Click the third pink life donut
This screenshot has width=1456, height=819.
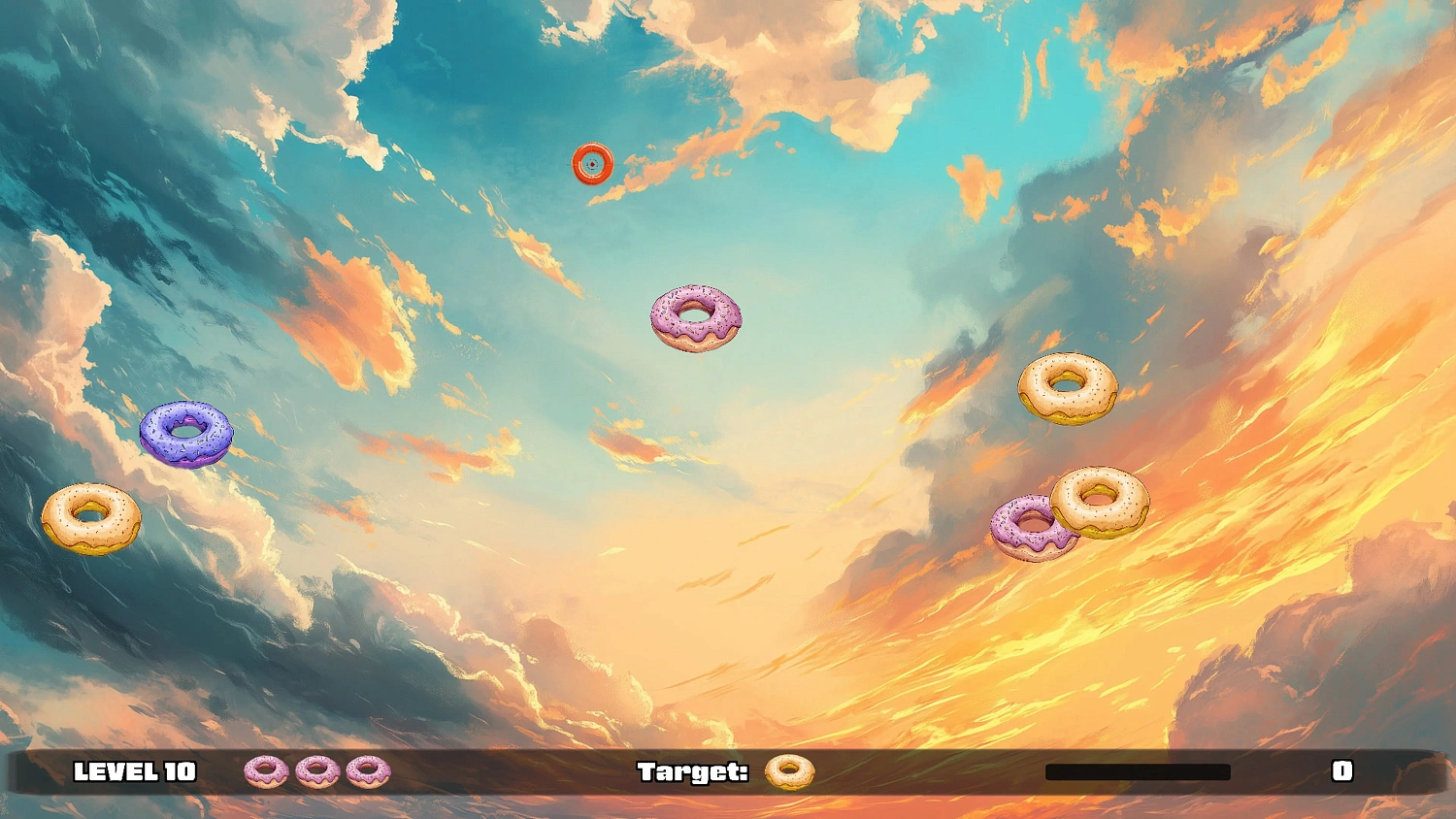(x=369, y=772)
